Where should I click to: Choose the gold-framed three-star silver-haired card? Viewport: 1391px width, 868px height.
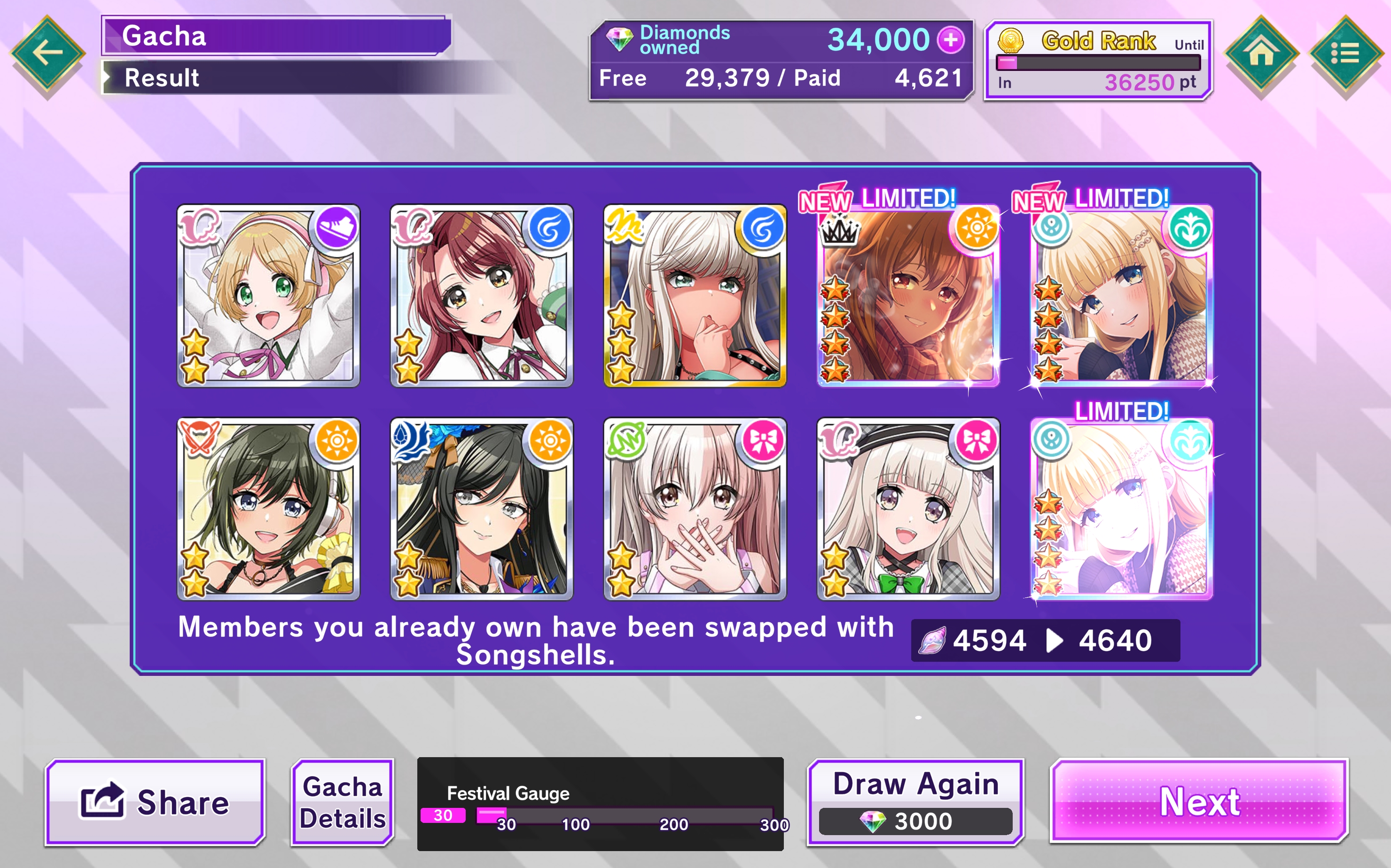[695, 295]
